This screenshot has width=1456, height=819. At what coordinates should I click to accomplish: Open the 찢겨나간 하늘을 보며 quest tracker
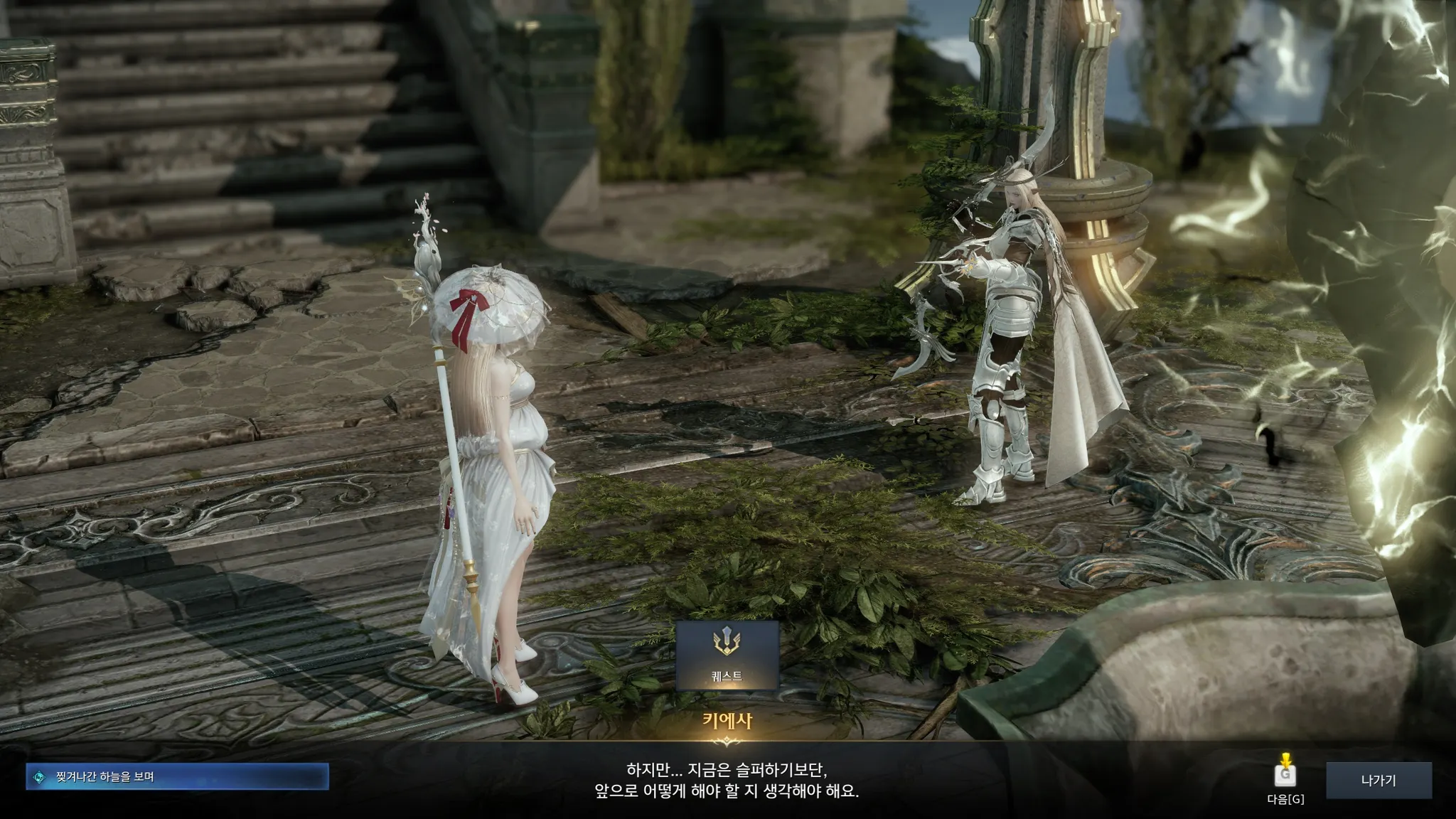pos(177,777)
